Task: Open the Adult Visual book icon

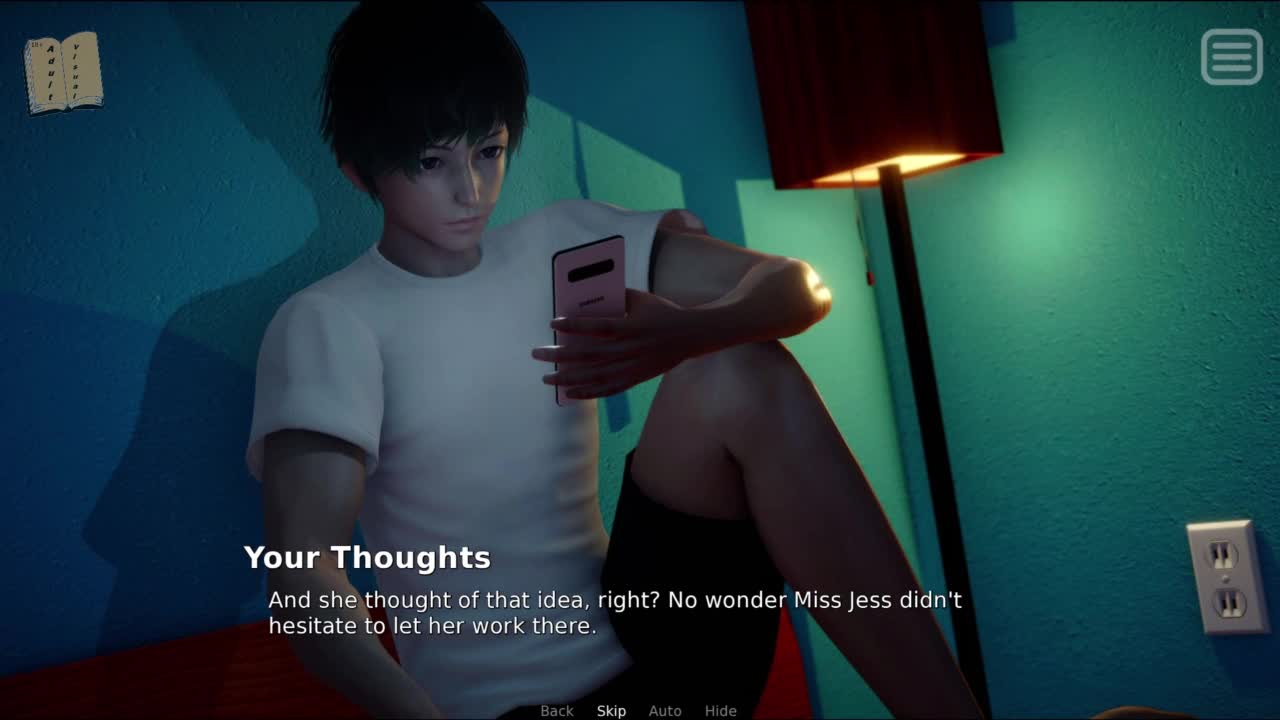Action: point(63,72)
